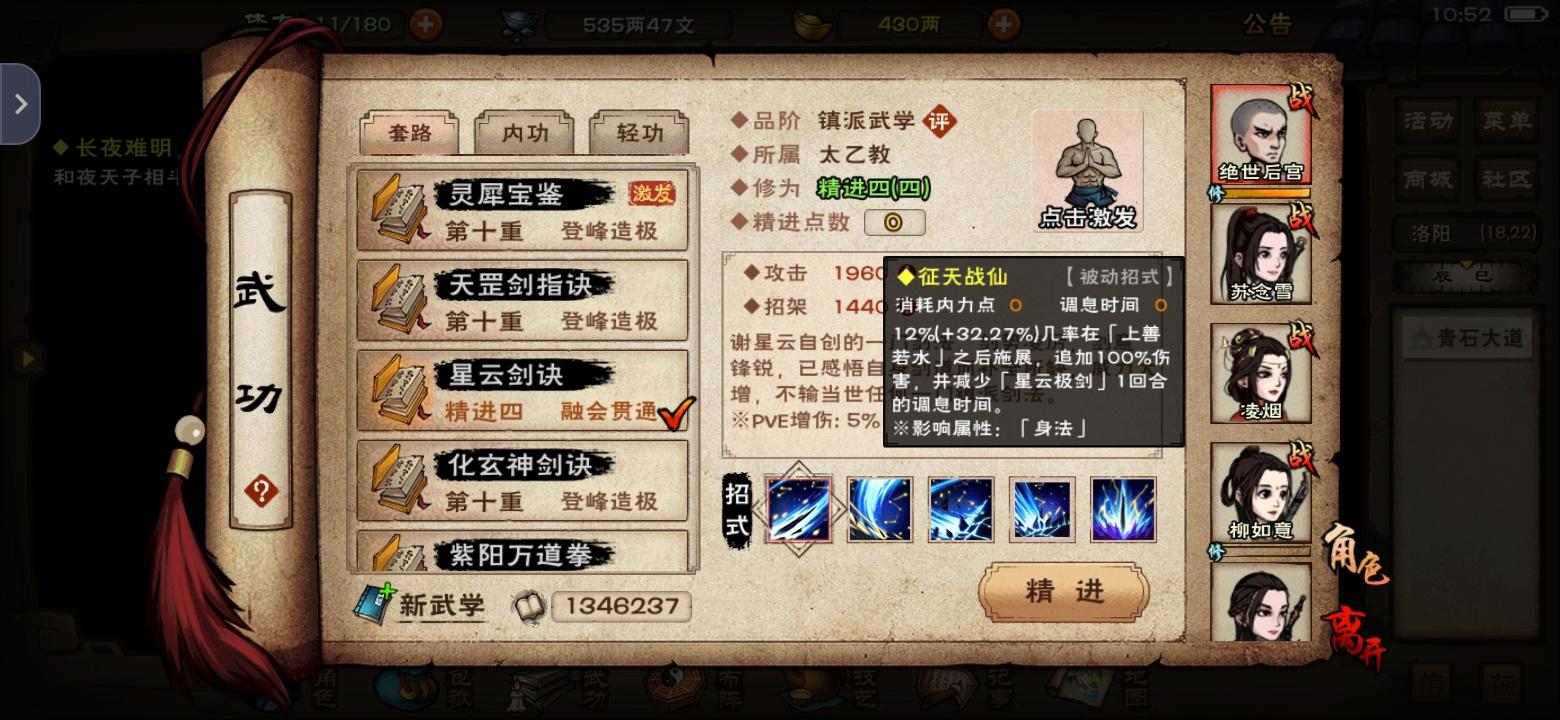Open the 商城 shop

(1428, 180)
